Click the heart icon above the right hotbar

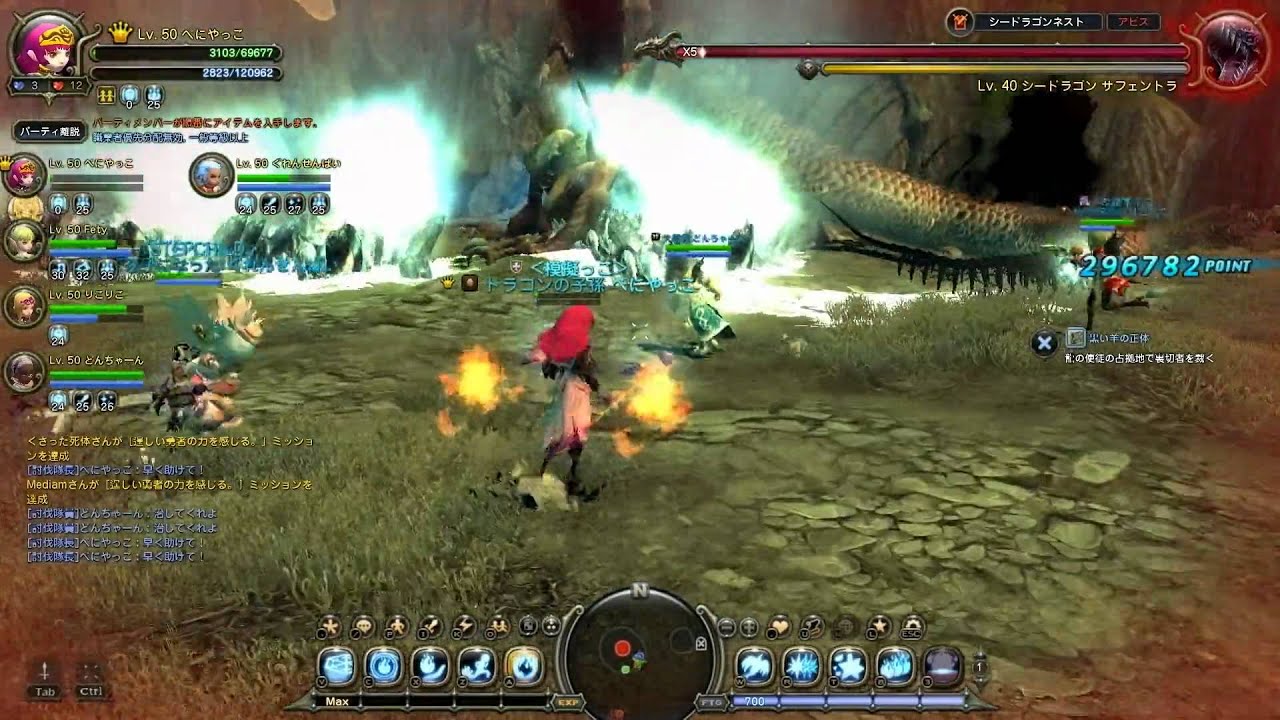pyautogui.click(x=781, y=626)
